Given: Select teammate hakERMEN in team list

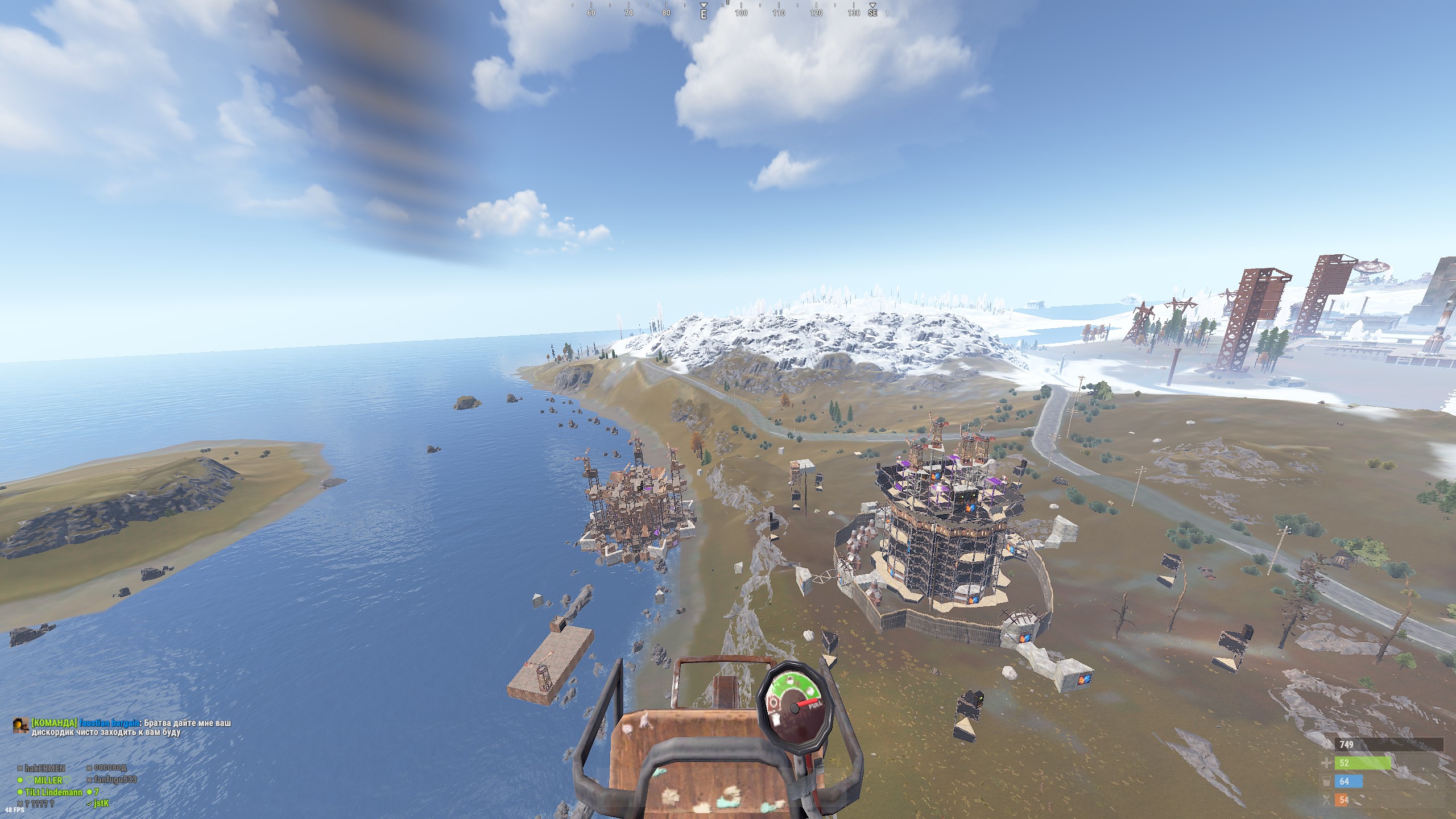Looking at the screenshot, I should [44, 768].
